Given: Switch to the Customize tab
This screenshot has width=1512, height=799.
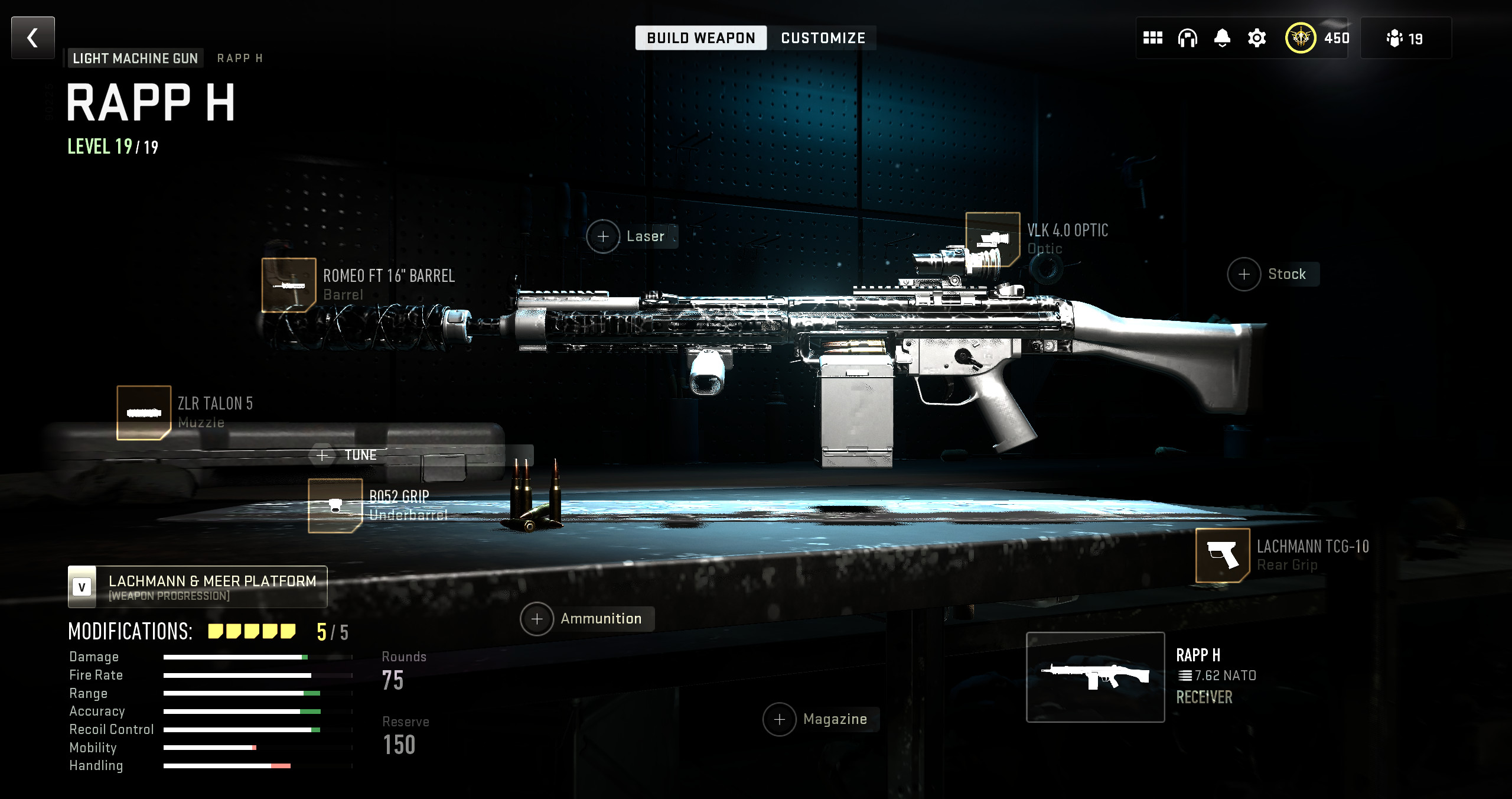Looking at the screenshot, I should click(823, 38).
